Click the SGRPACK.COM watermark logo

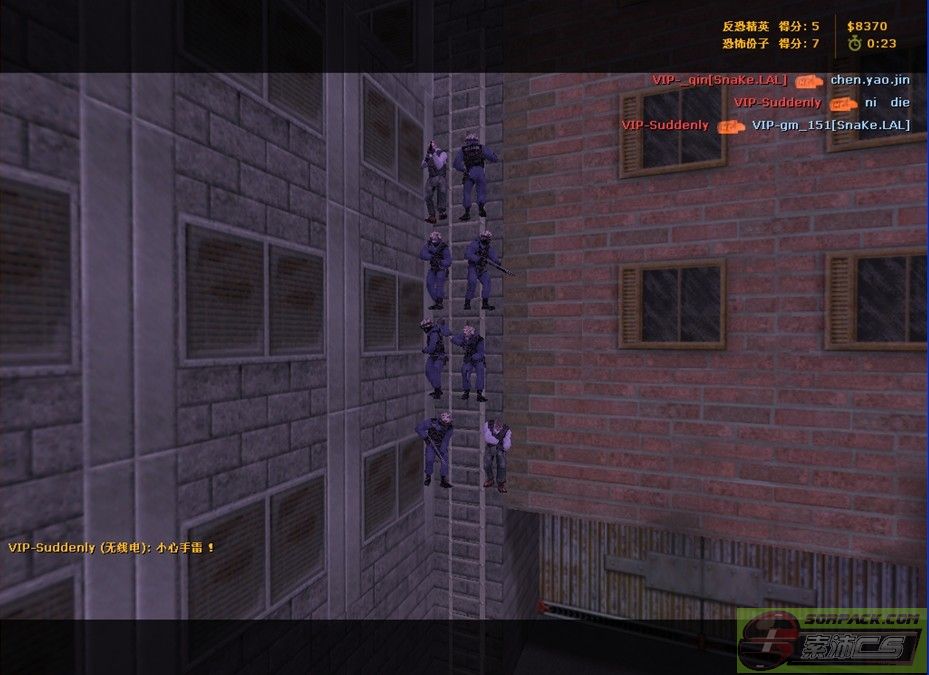832,639
